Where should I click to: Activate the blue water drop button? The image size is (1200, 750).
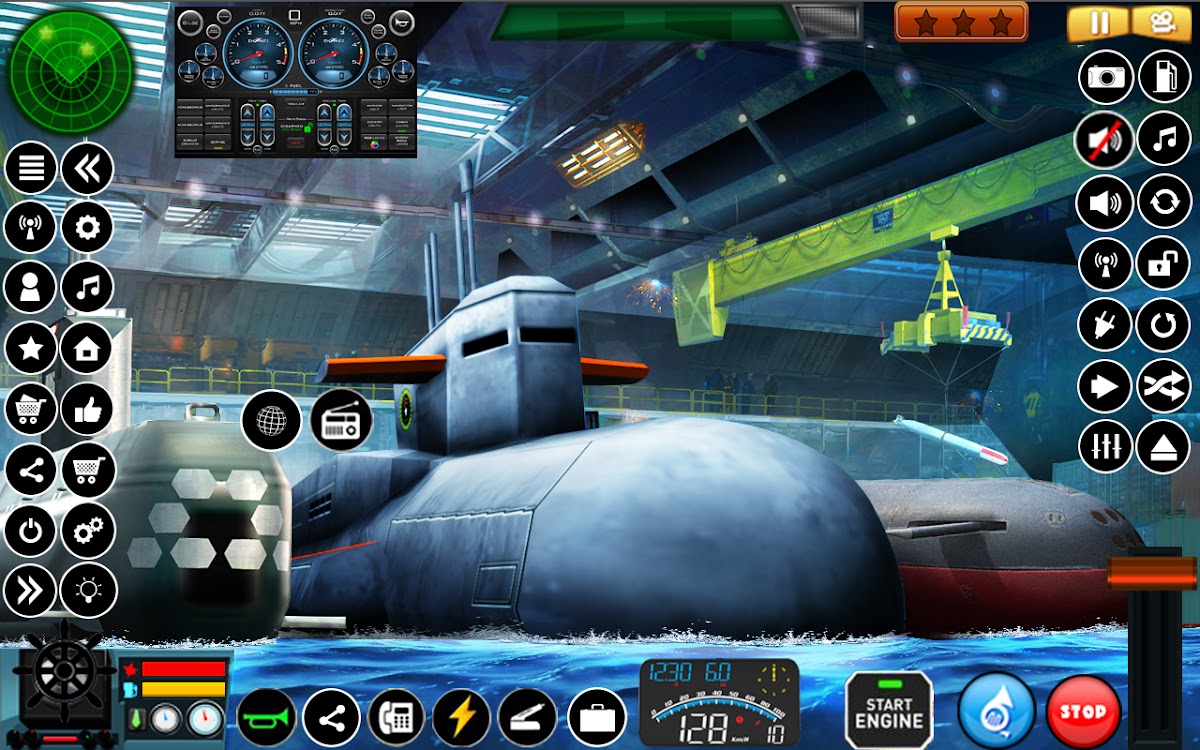(x=996, y=712)
